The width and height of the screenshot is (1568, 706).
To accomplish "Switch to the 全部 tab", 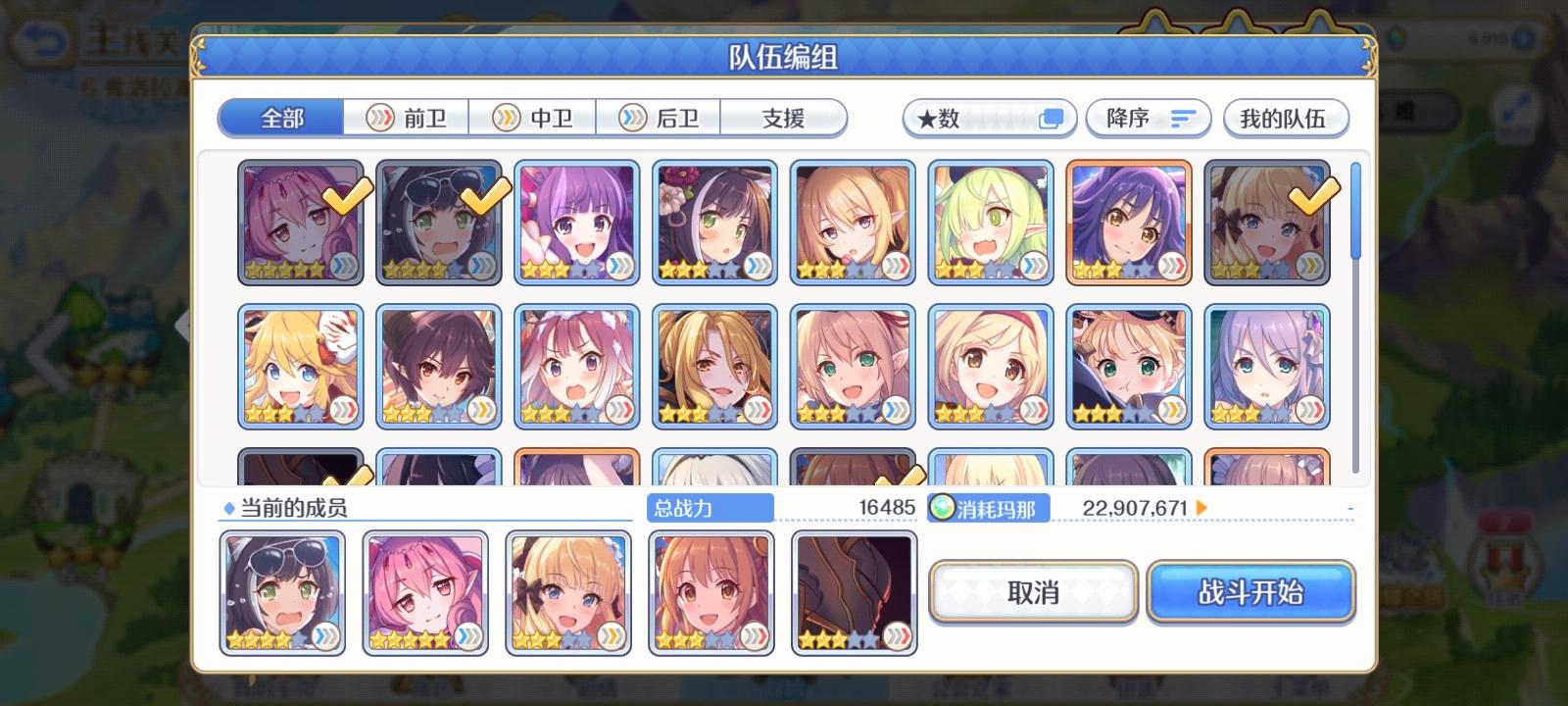I will (280, 116).
